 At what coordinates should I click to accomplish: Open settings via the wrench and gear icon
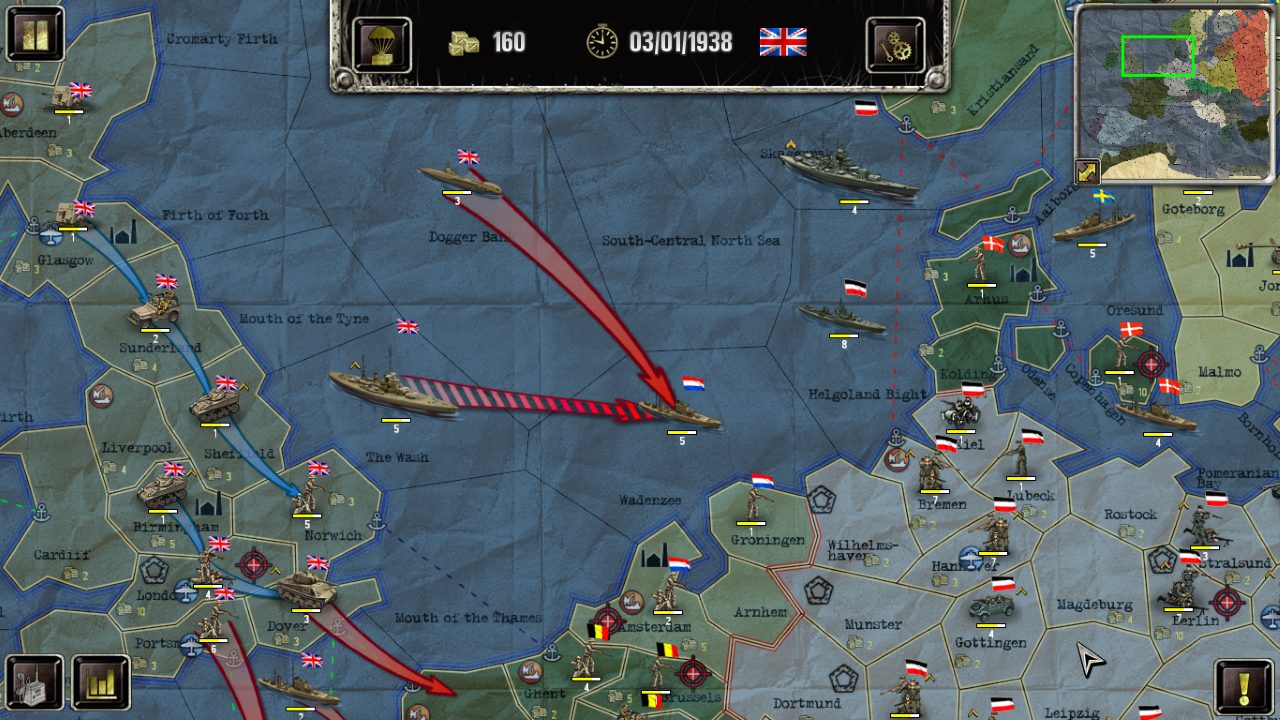895,43
